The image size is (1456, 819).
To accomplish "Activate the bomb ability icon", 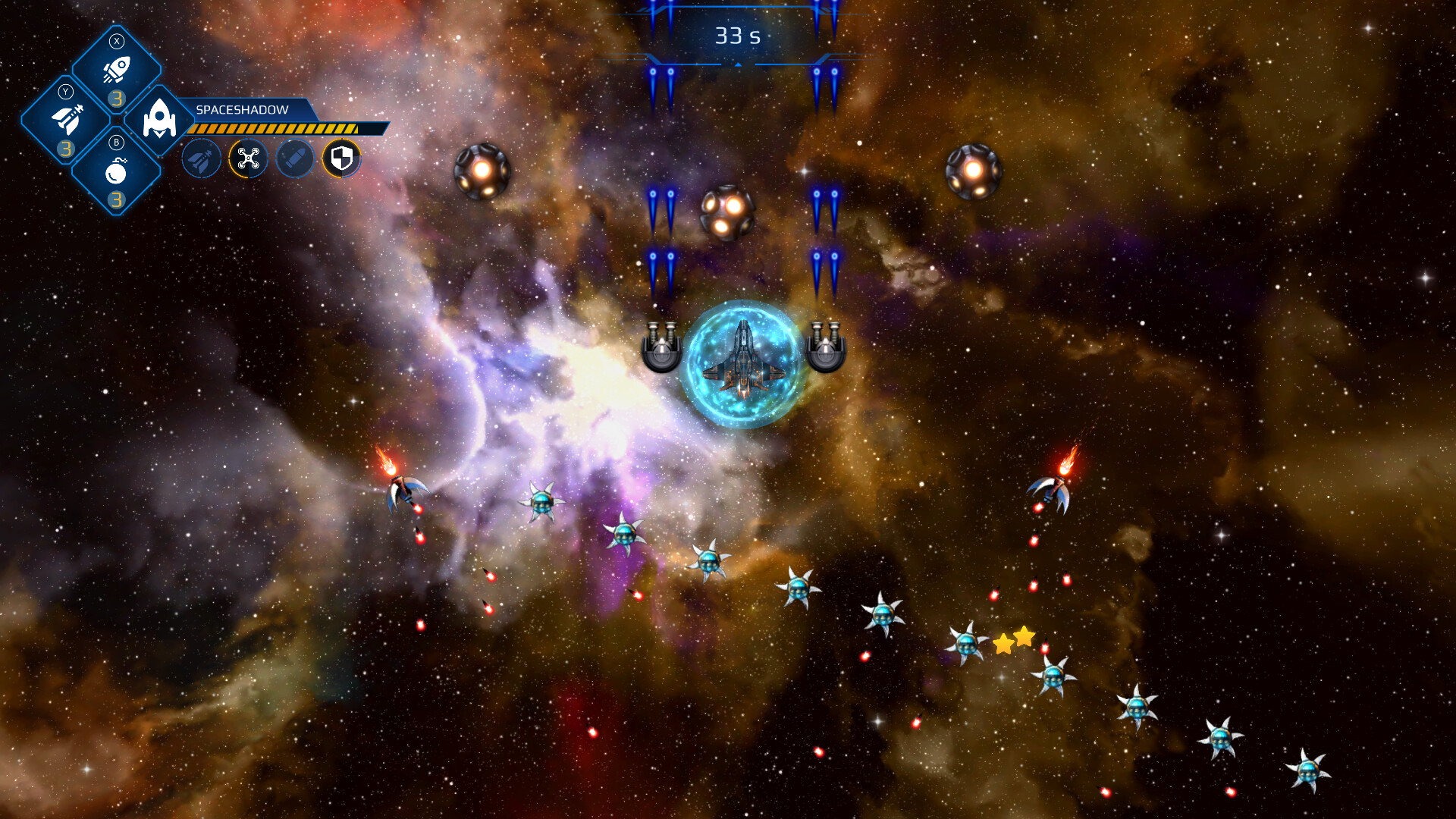I will pos(117,171).
